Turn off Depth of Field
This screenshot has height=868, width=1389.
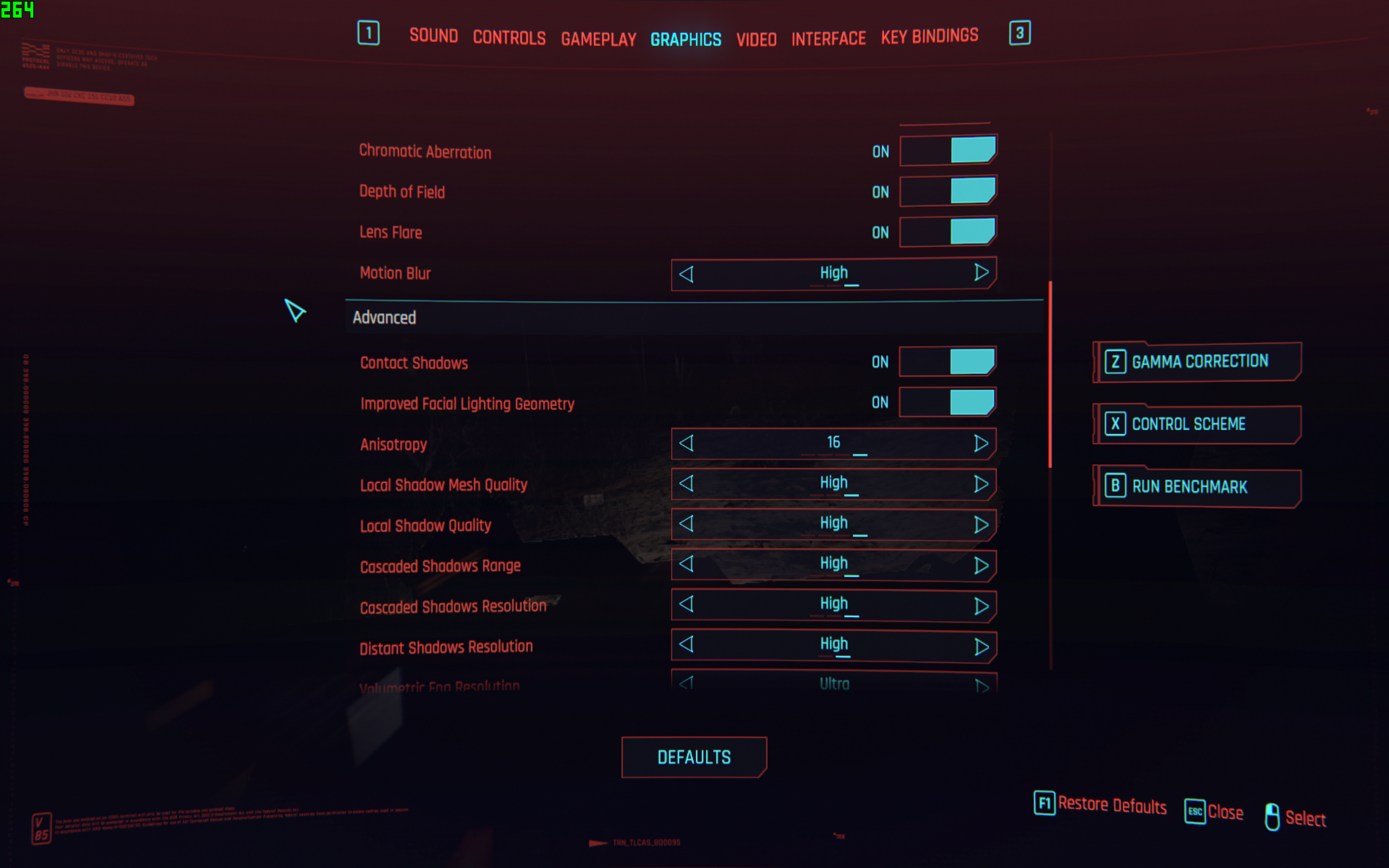tap(948, 191)
